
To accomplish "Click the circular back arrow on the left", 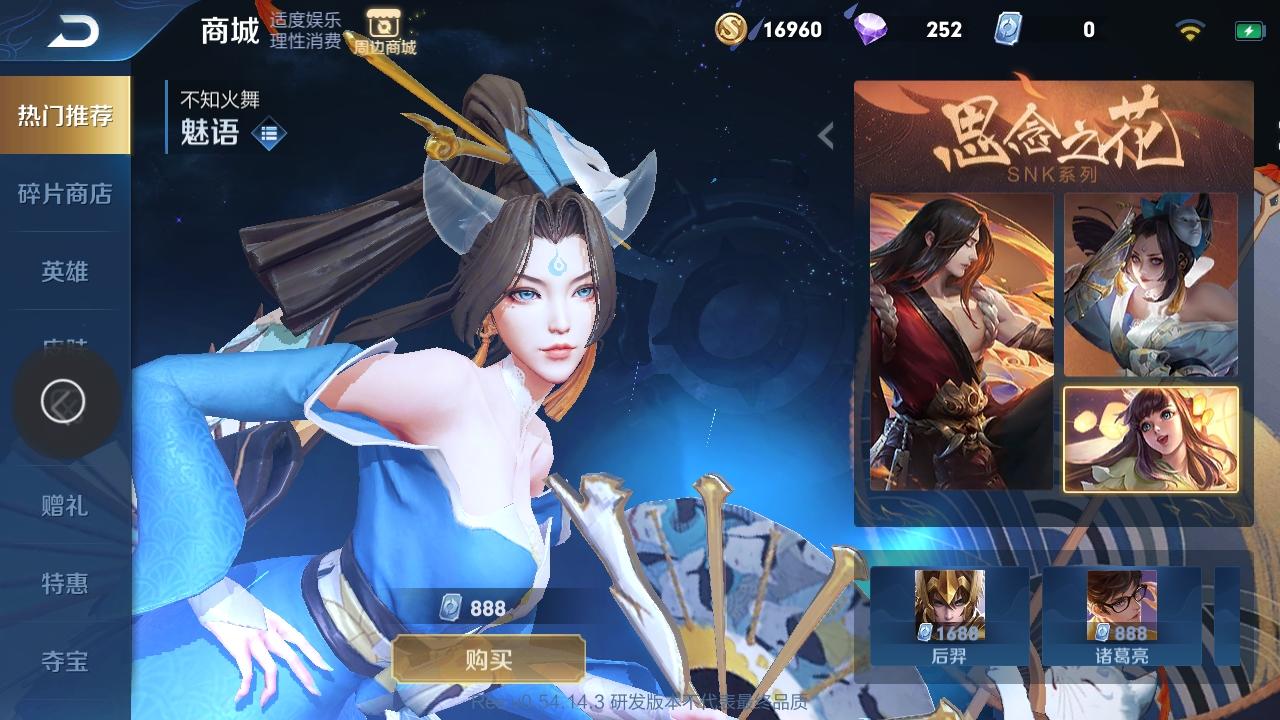I will coord(66,400).
